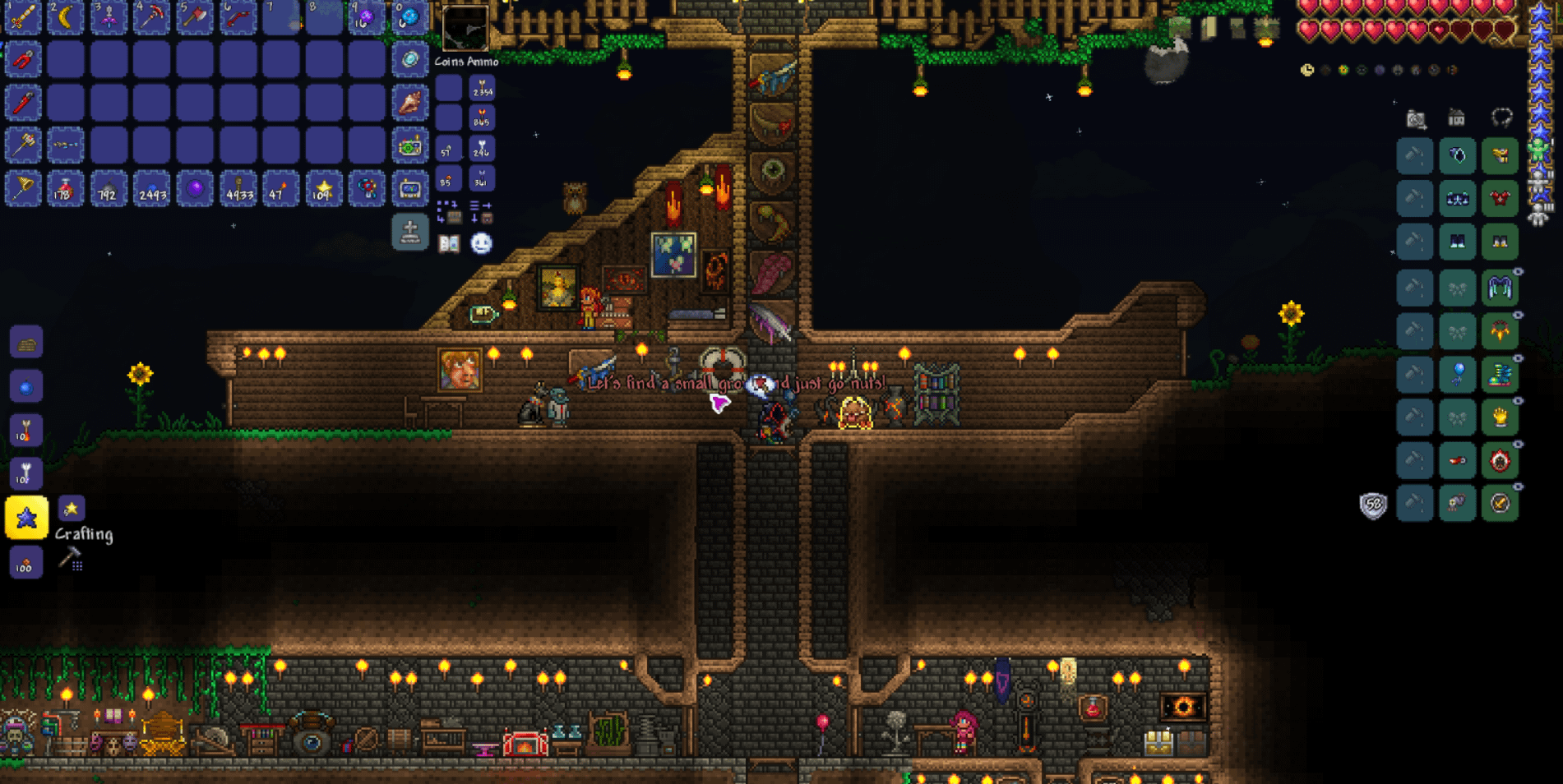Open the camera mode icon
The width and height of the screenshot is (1563, 784).
click(x=1415, y=119)
